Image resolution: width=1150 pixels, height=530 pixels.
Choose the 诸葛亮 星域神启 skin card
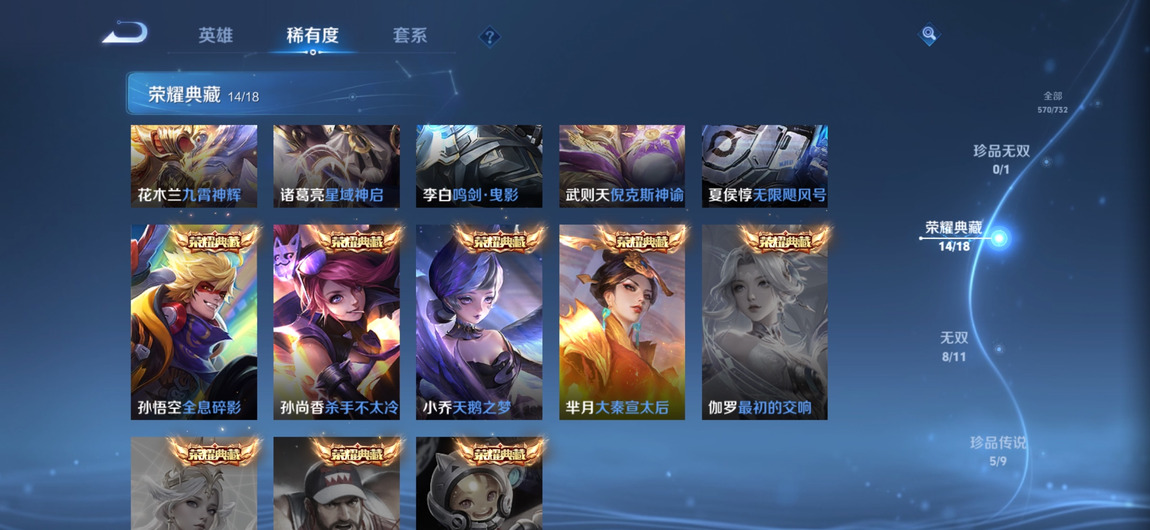point(336,166)
